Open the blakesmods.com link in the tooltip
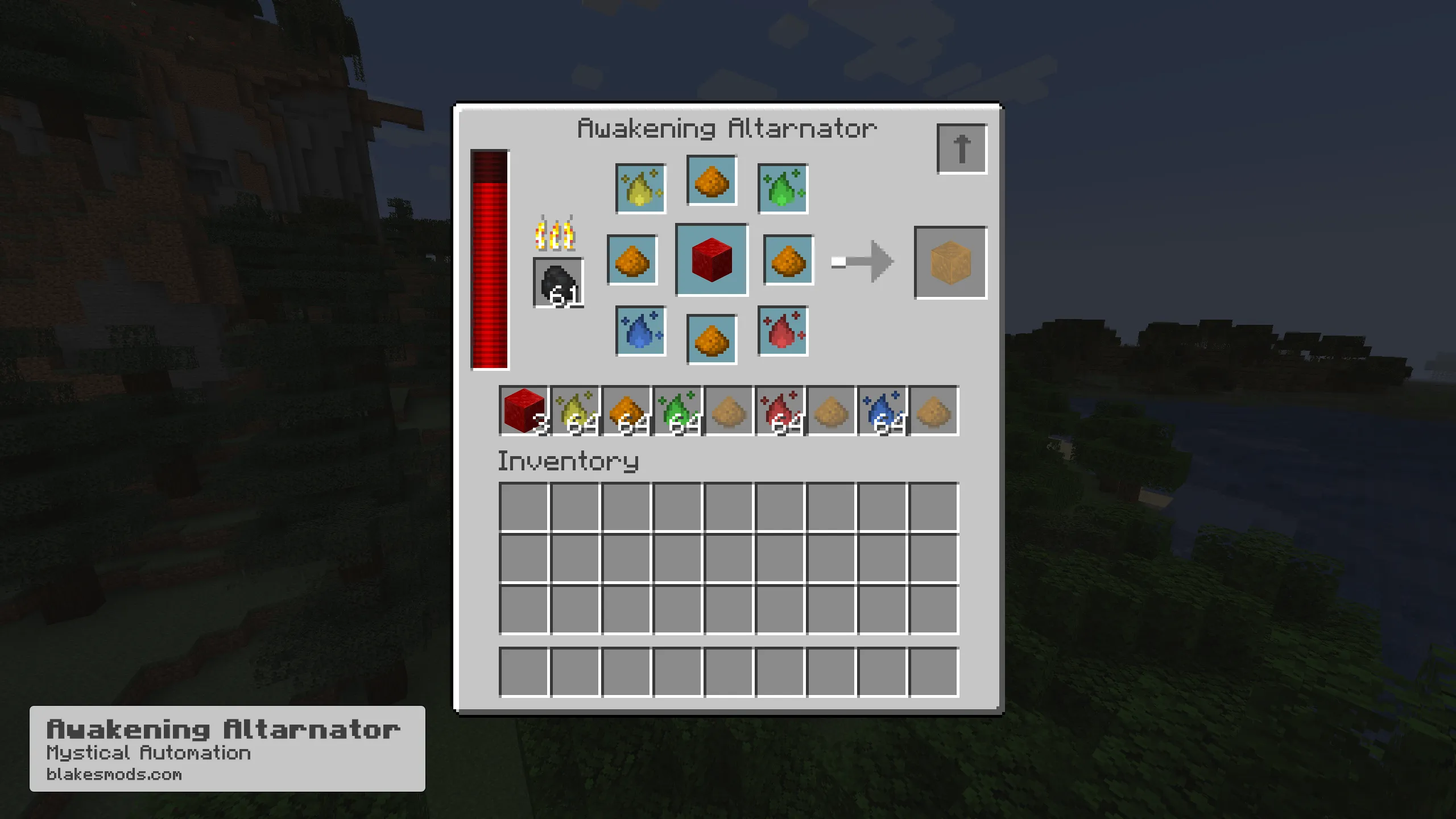The width and height of the screenshot is (1456, 819). (114, 773)
